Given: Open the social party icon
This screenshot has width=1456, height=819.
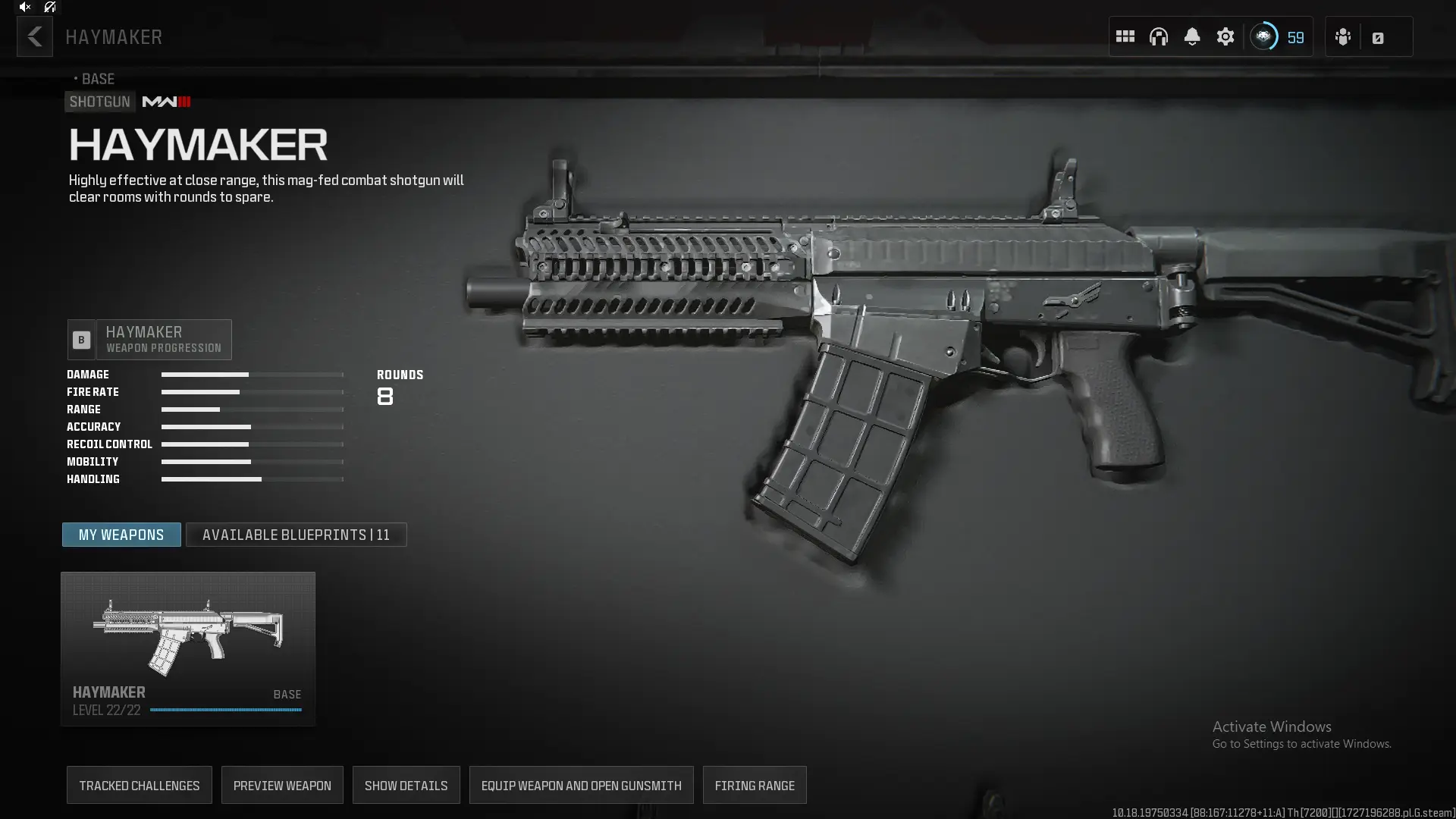Looking at the screenshot, I should tap(1343, 36).
